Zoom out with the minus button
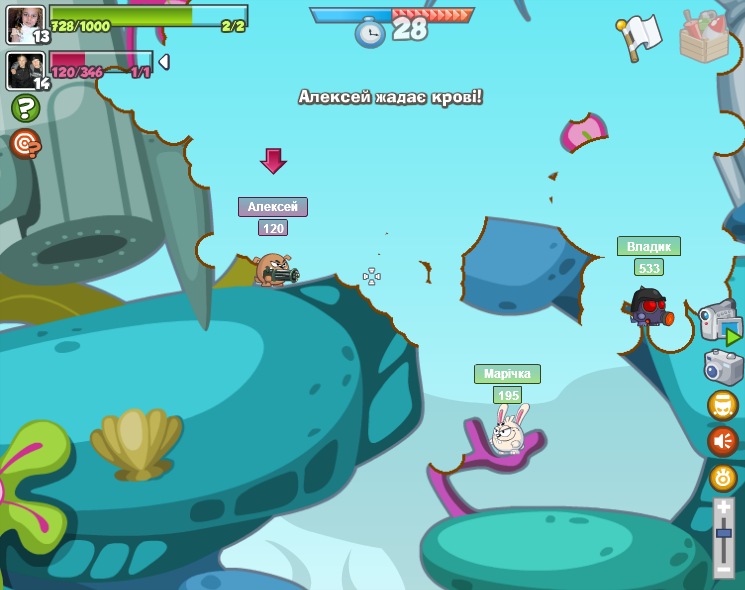This screenshot has width=745, height=590. point(723,569)
